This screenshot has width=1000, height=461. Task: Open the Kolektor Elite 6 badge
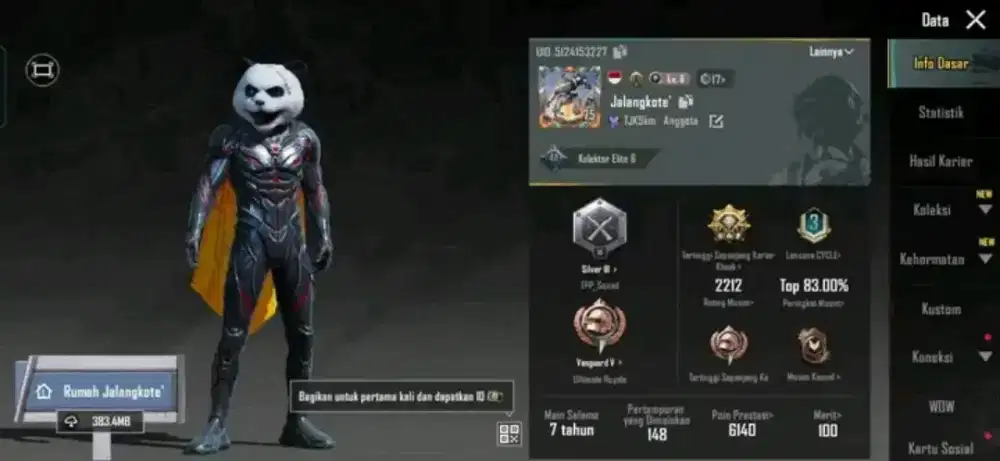(x=600, y=158)
